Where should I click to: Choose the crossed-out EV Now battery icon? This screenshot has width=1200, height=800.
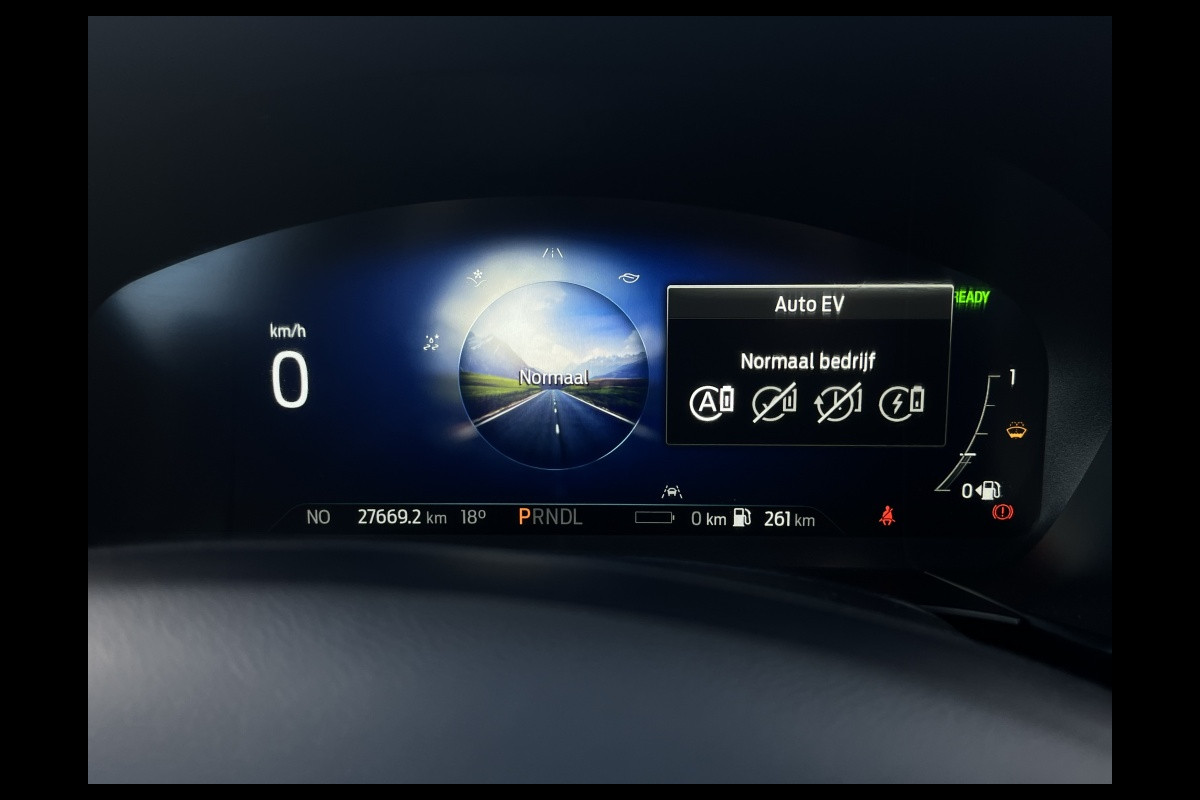773,403
